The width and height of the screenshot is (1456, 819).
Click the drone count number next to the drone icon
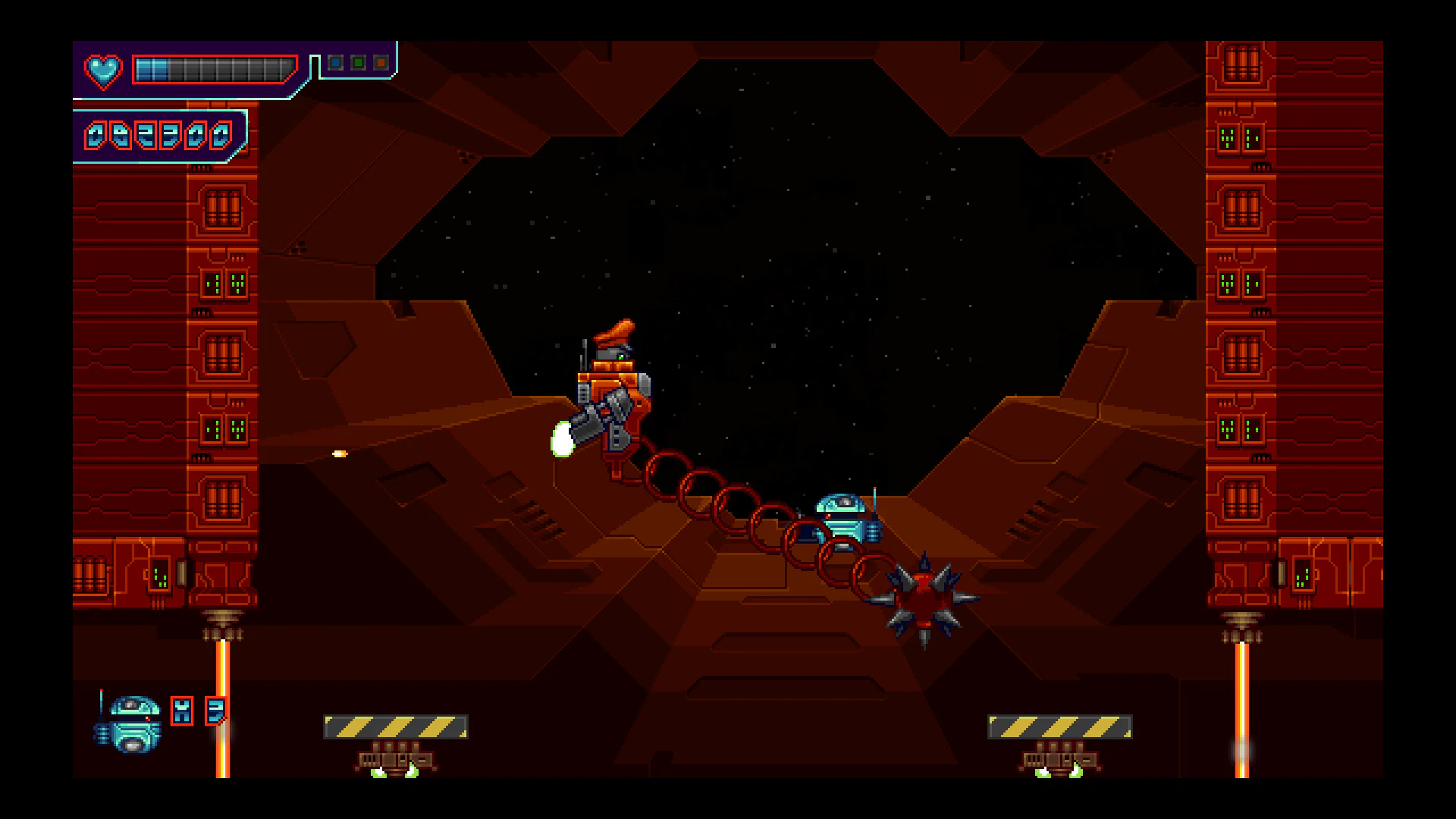point(215,711)
